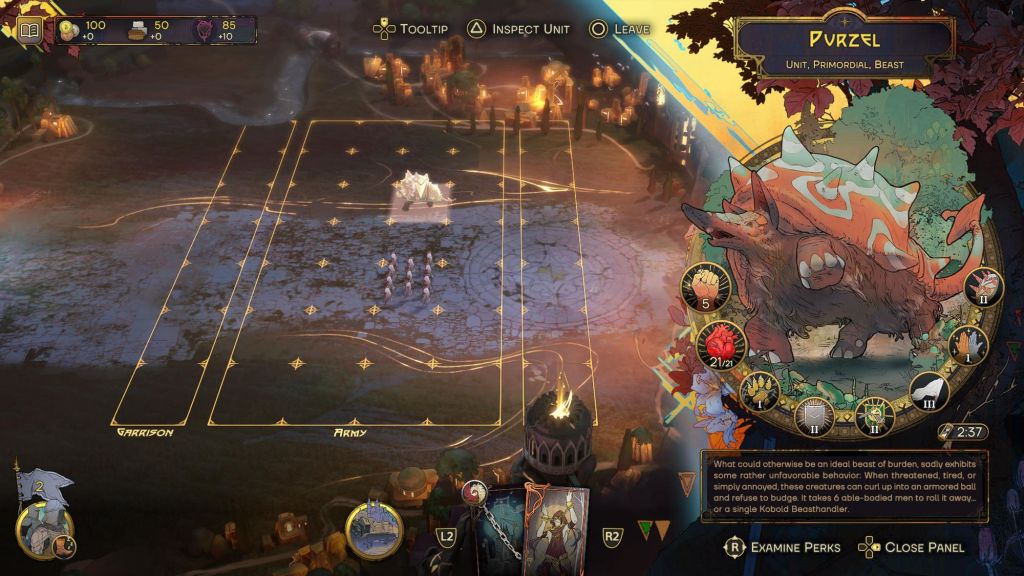This screenshot has width=1024, height=576.
Task: Inspect the red claw perk icon
Action: click(x=984, y=288)
